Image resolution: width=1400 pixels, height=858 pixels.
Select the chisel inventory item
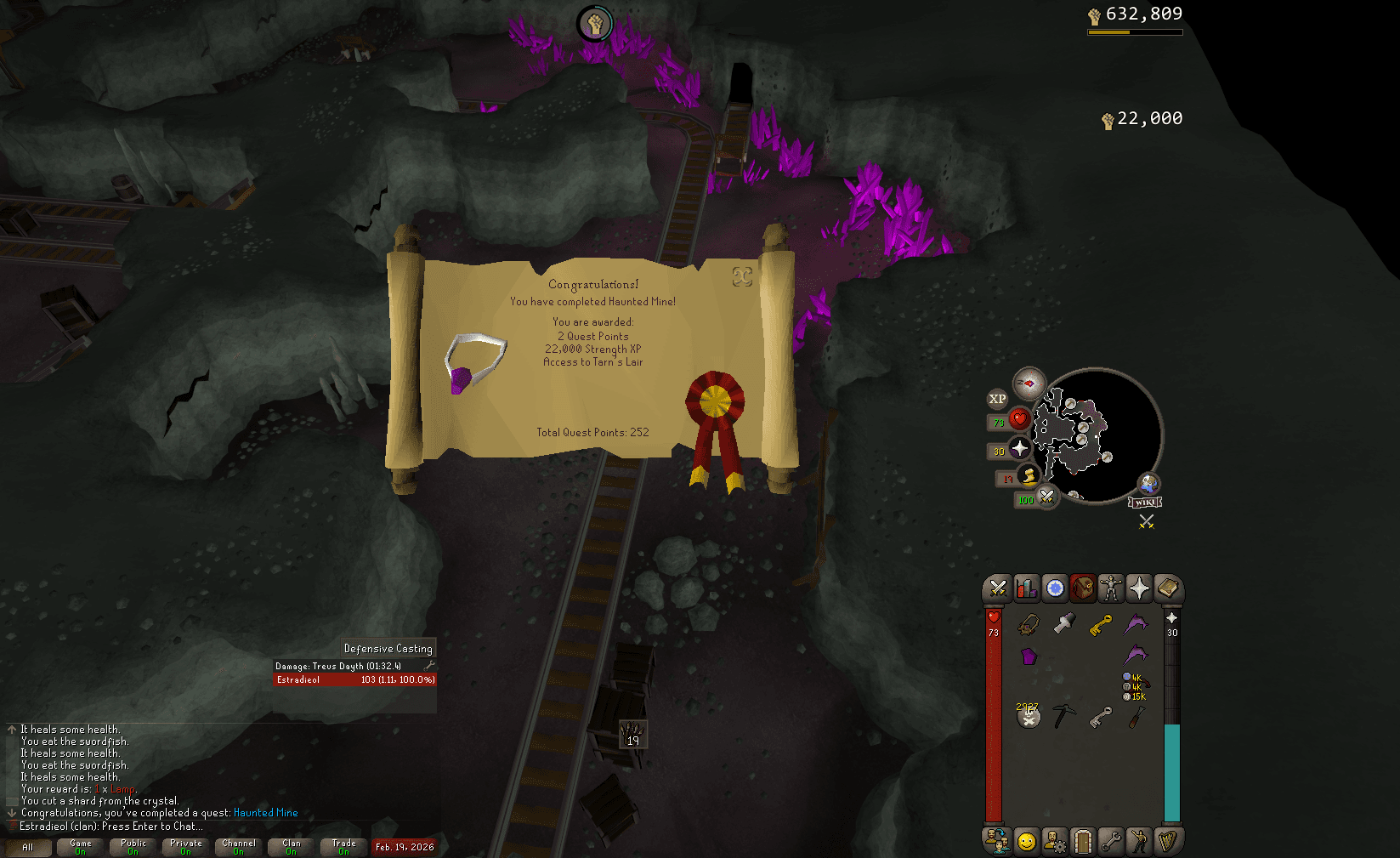pos(1136,718)
